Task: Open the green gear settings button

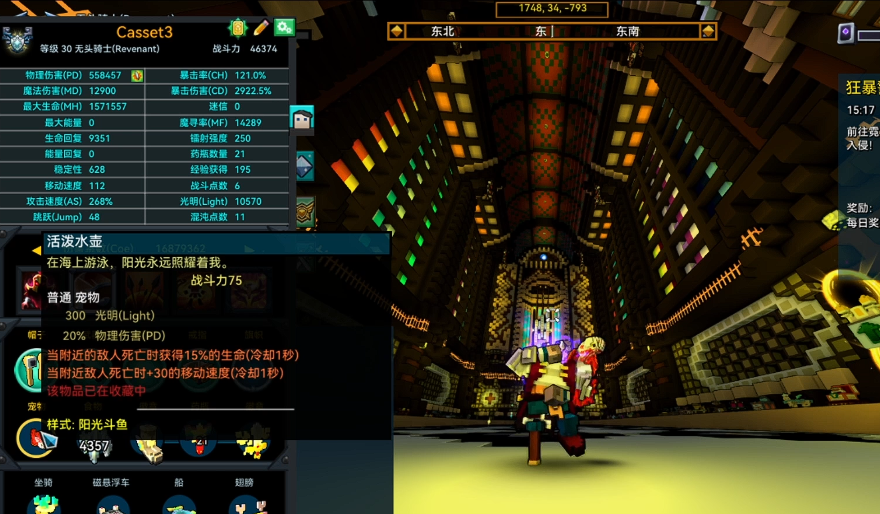Action: (284, 29)
